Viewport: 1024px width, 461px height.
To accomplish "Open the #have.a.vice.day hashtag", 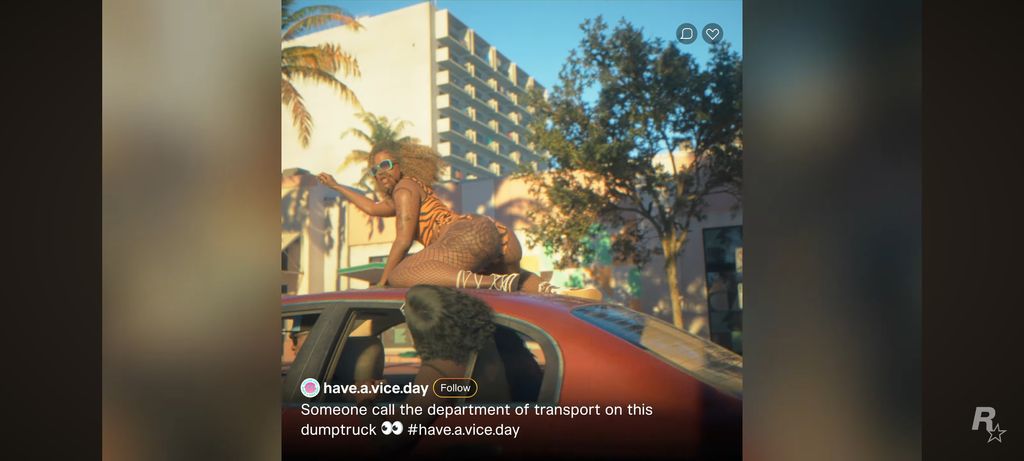I will pos(463,430).
